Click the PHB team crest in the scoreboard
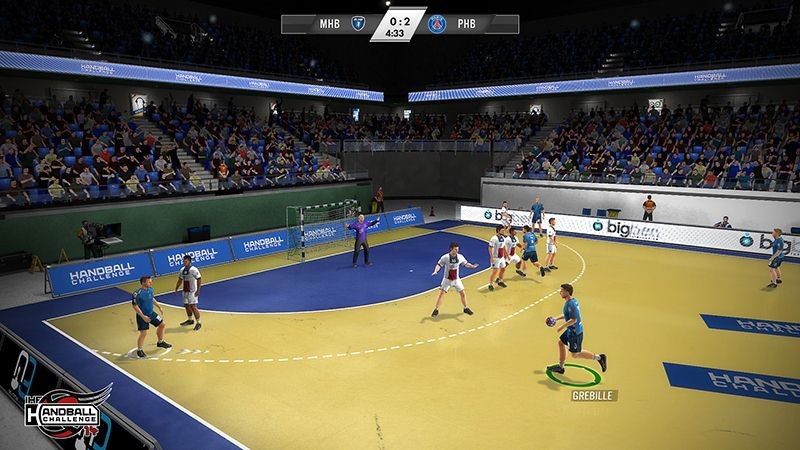This screenshot has width=800, height=450. click(437, 24)
